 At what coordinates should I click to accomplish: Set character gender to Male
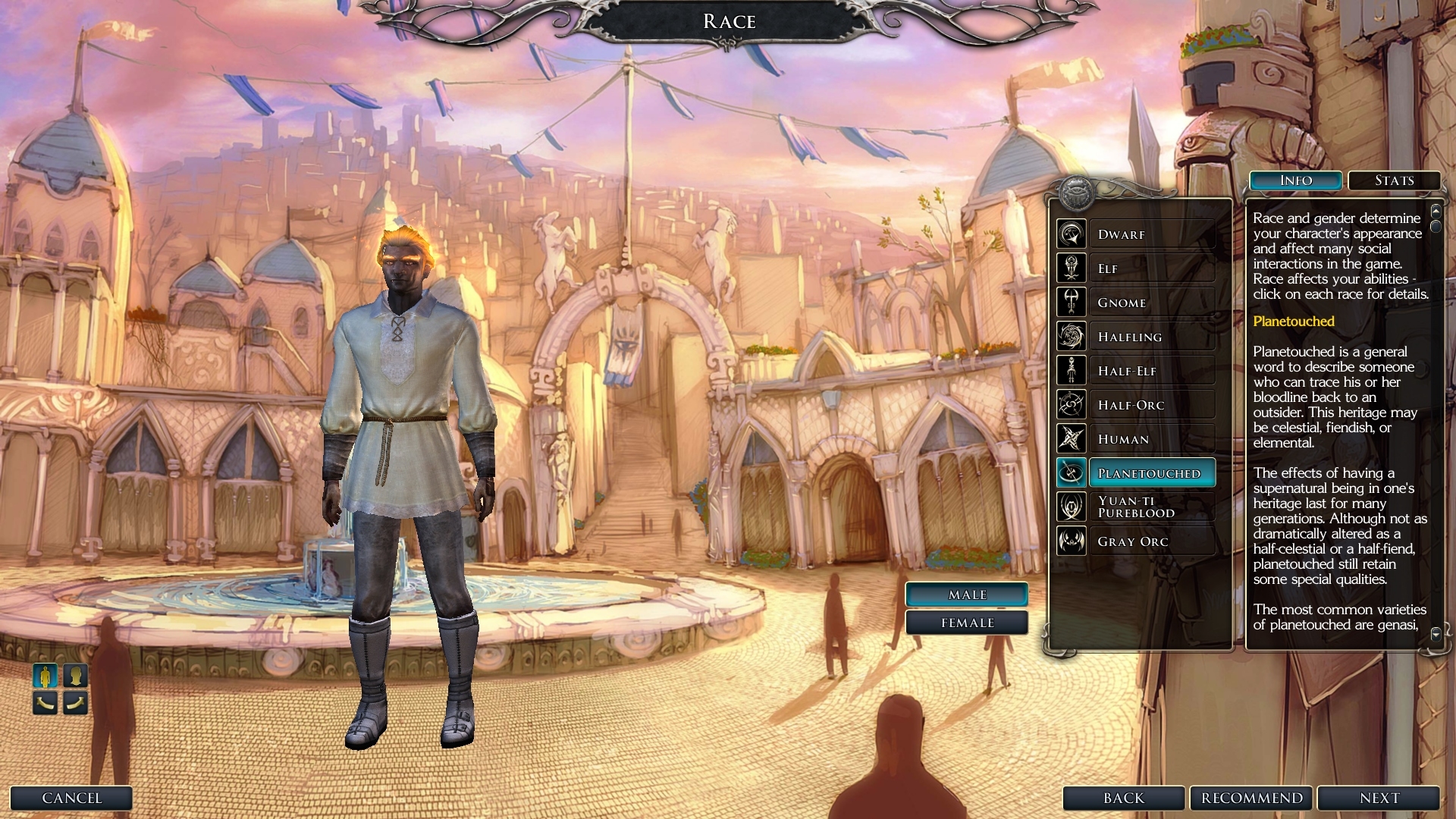[967, 595]
